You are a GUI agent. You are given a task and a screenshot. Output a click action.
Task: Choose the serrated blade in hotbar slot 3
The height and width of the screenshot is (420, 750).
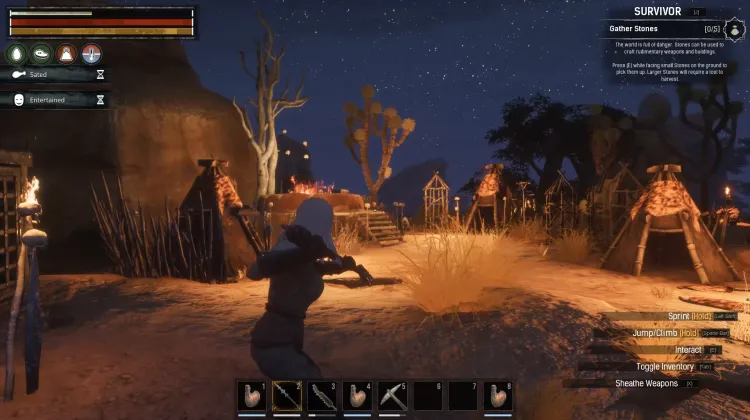point(322,396)
